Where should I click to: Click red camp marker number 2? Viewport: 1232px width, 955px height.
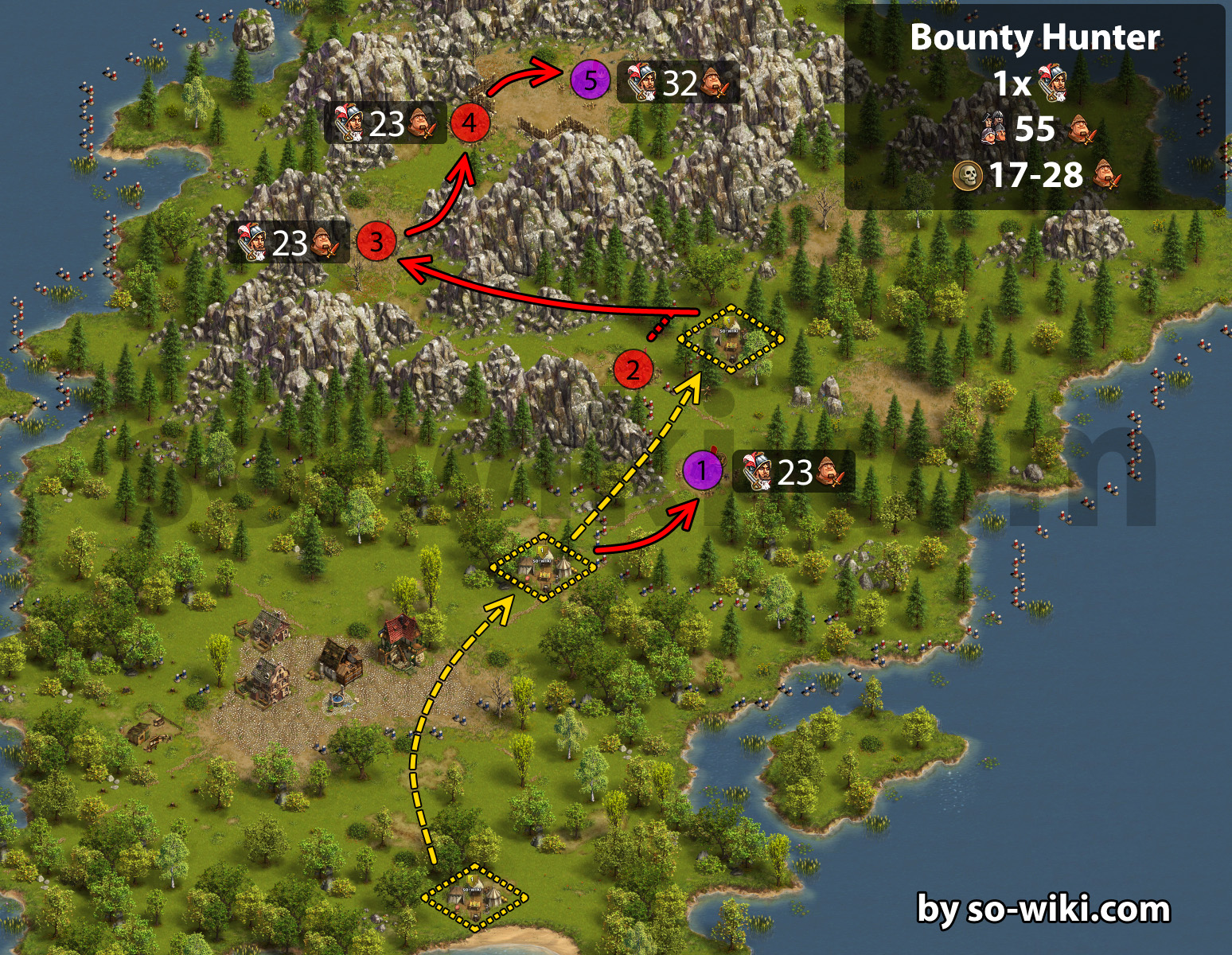pyautogui.click(x=634, y=369)
